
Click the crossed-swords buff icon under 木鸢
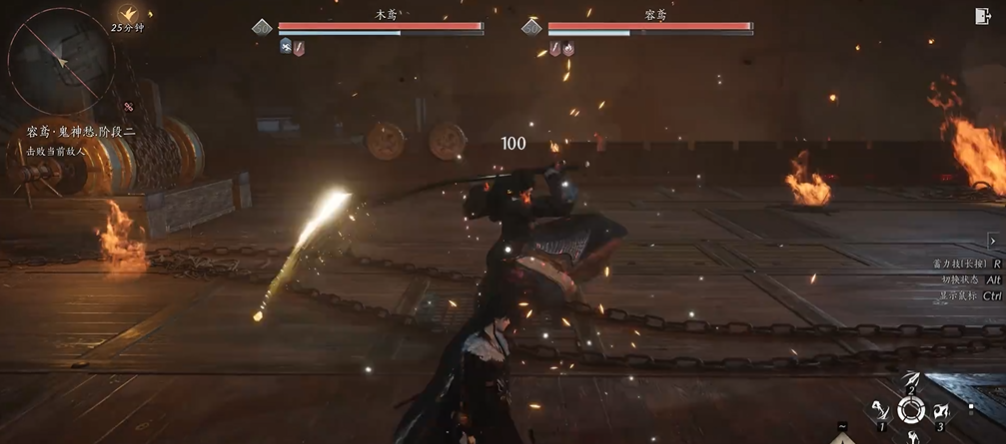(285, 47)
